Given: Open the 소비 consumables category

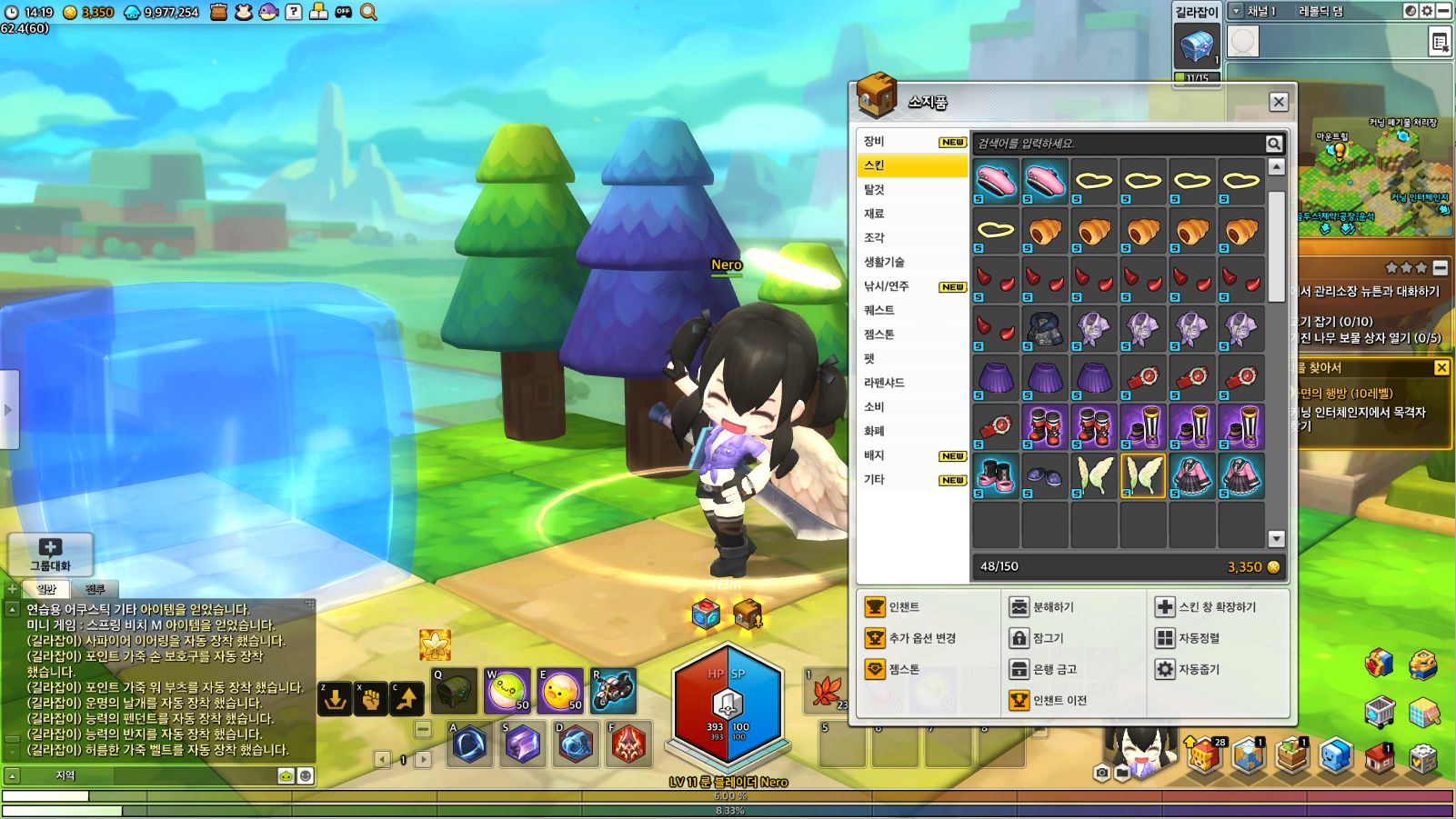Looking at the screenshot, I should tap(874, 406).
